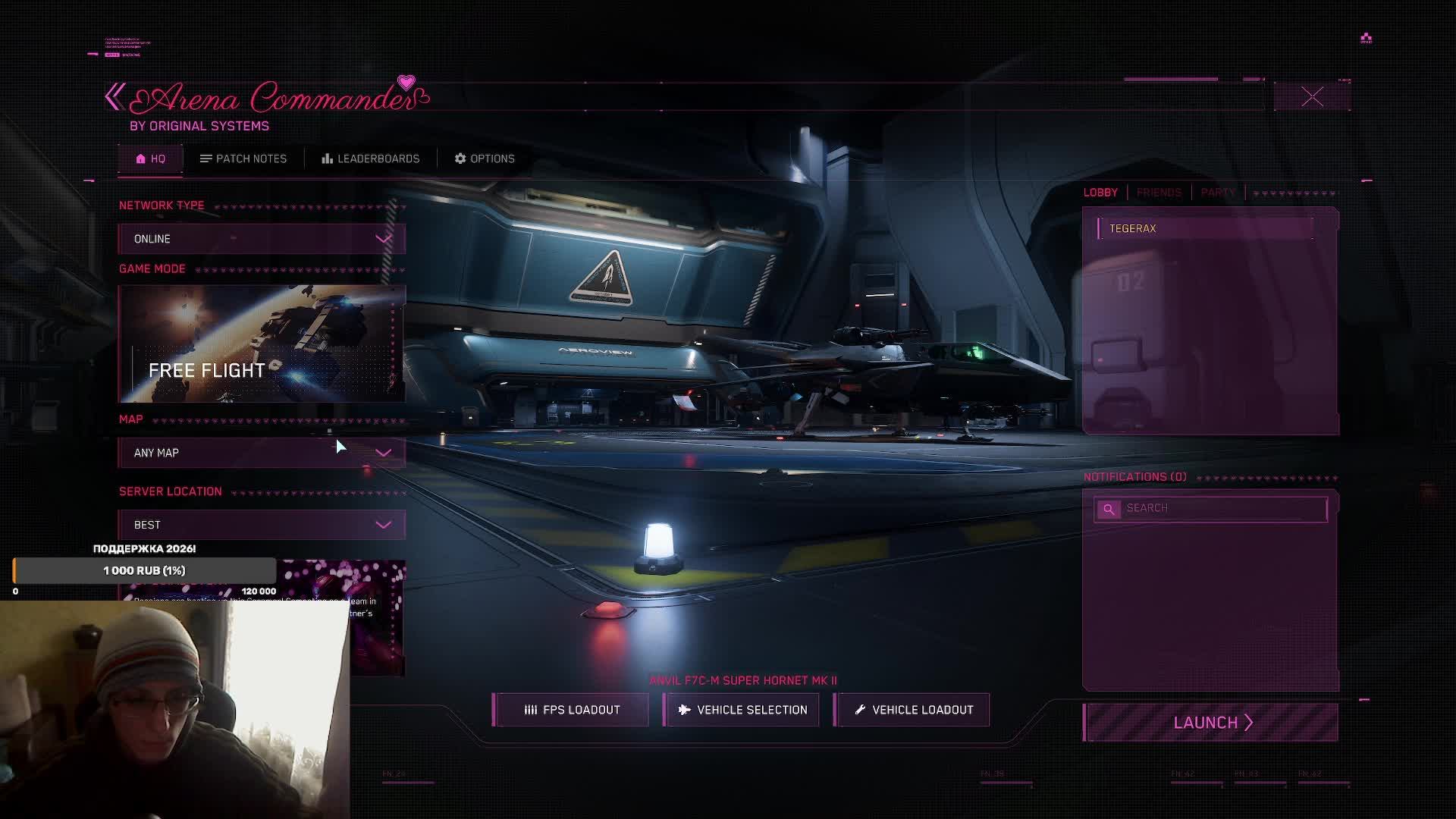Change the Server Location dropdown set to Best
This screenshot has width=1456, height=819.
262,525
